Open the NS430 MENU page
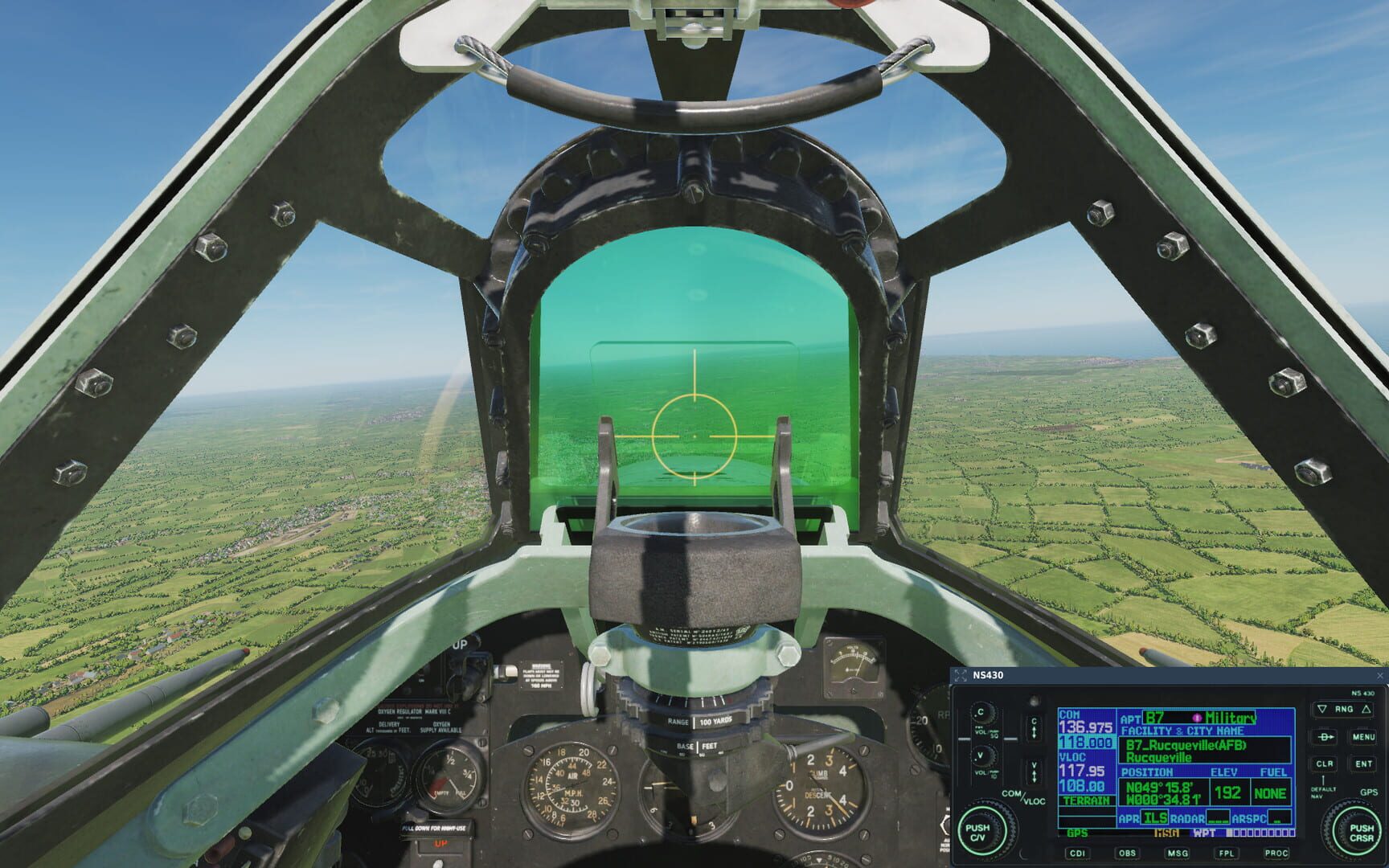Viewport: 1389px width, 868px height. (1366, 737)
